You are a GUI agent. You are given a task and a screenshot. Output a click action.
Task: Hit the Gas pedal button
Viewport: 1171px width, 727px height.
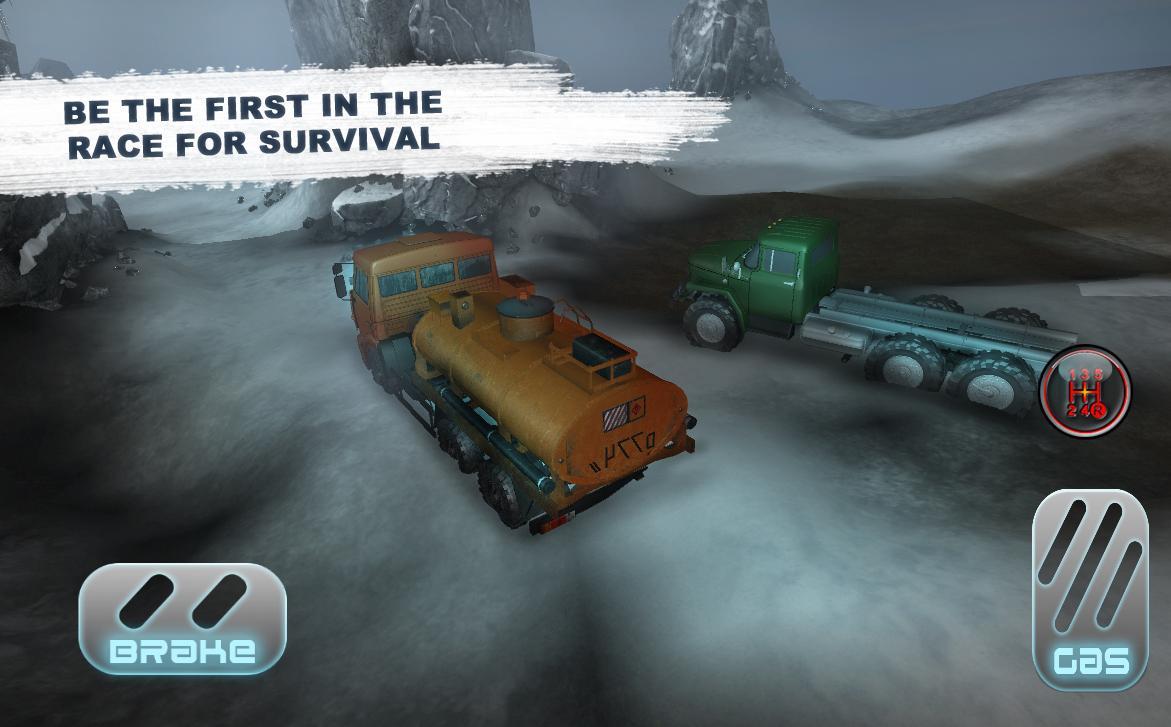tap(1090, 589)
